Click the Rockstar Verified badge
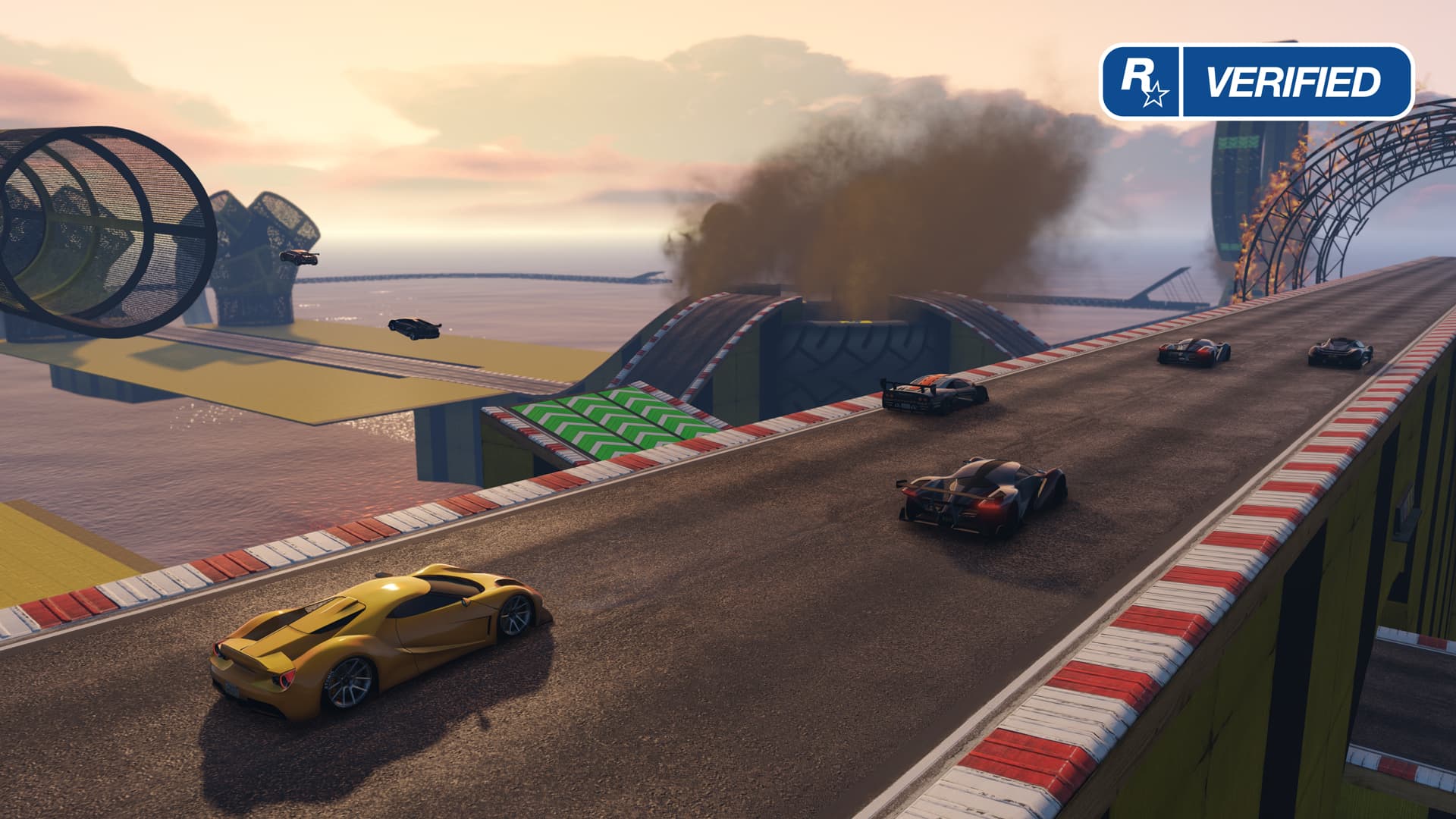 (x=1257, y=82)
